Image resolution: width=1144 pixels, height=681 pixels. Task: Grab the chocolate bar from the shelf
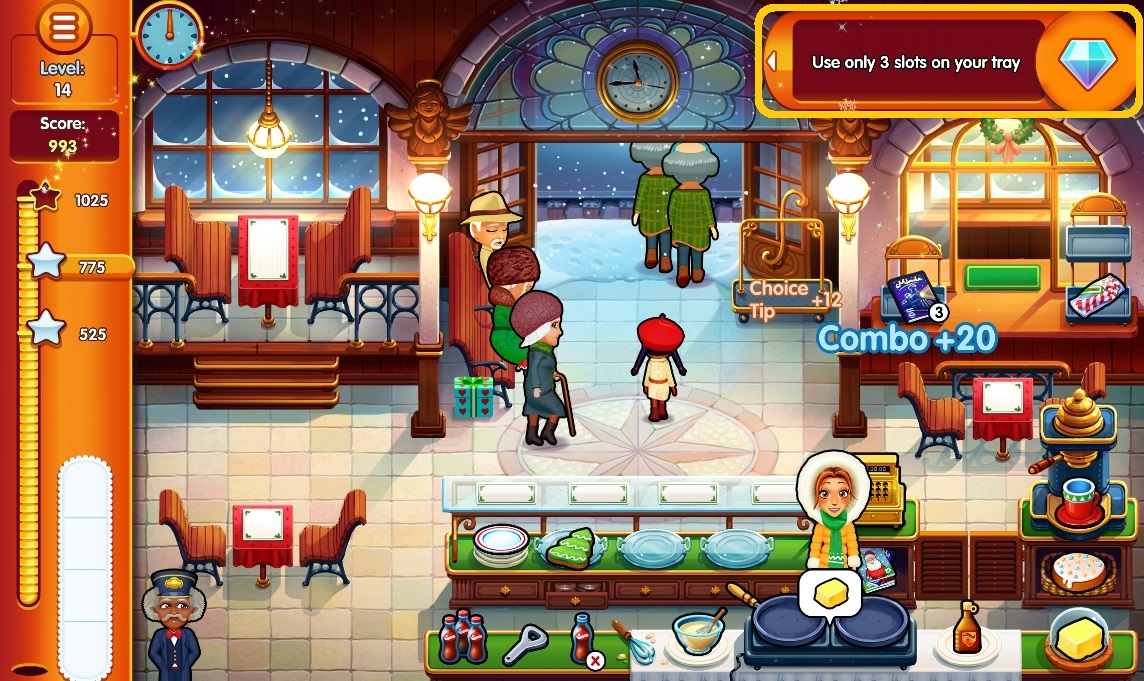[x=911, y=297]
